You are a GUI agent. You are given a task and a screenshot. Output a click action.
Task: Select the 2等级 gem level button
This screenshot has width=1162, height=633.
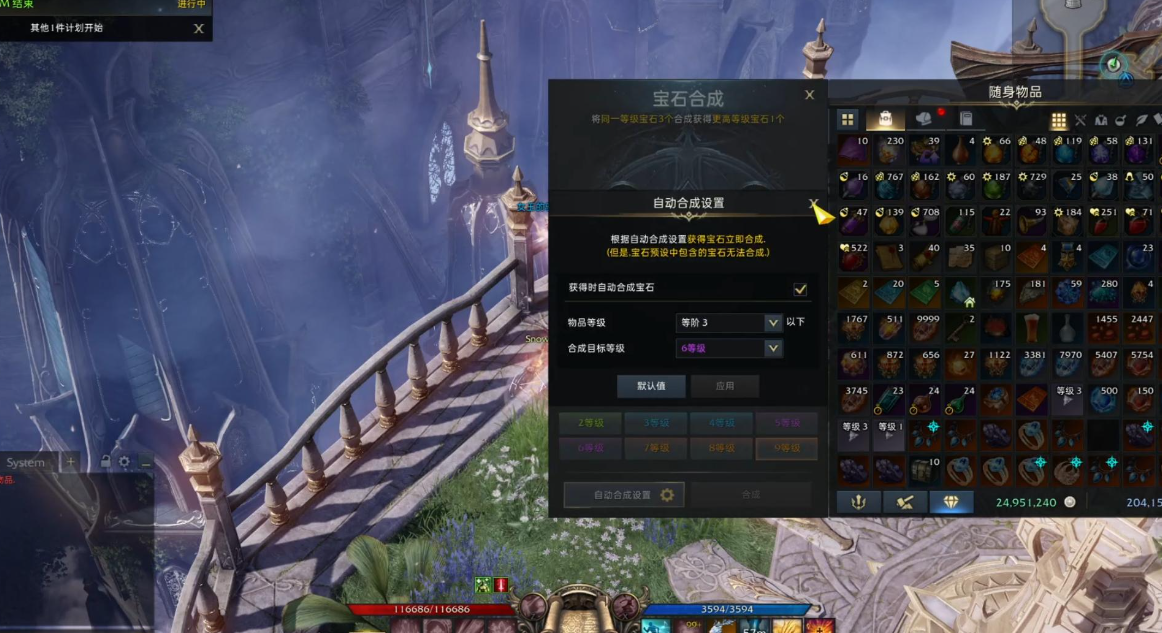pos(590,423)
